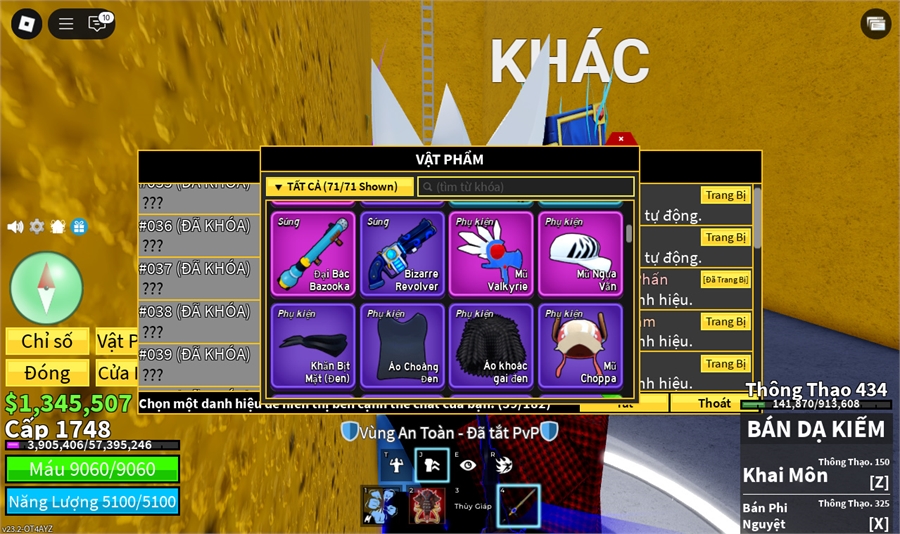This screenshot has width=900, height=534.
Task: Select the Bizarre Revolver gun
Action: point(403,254)
